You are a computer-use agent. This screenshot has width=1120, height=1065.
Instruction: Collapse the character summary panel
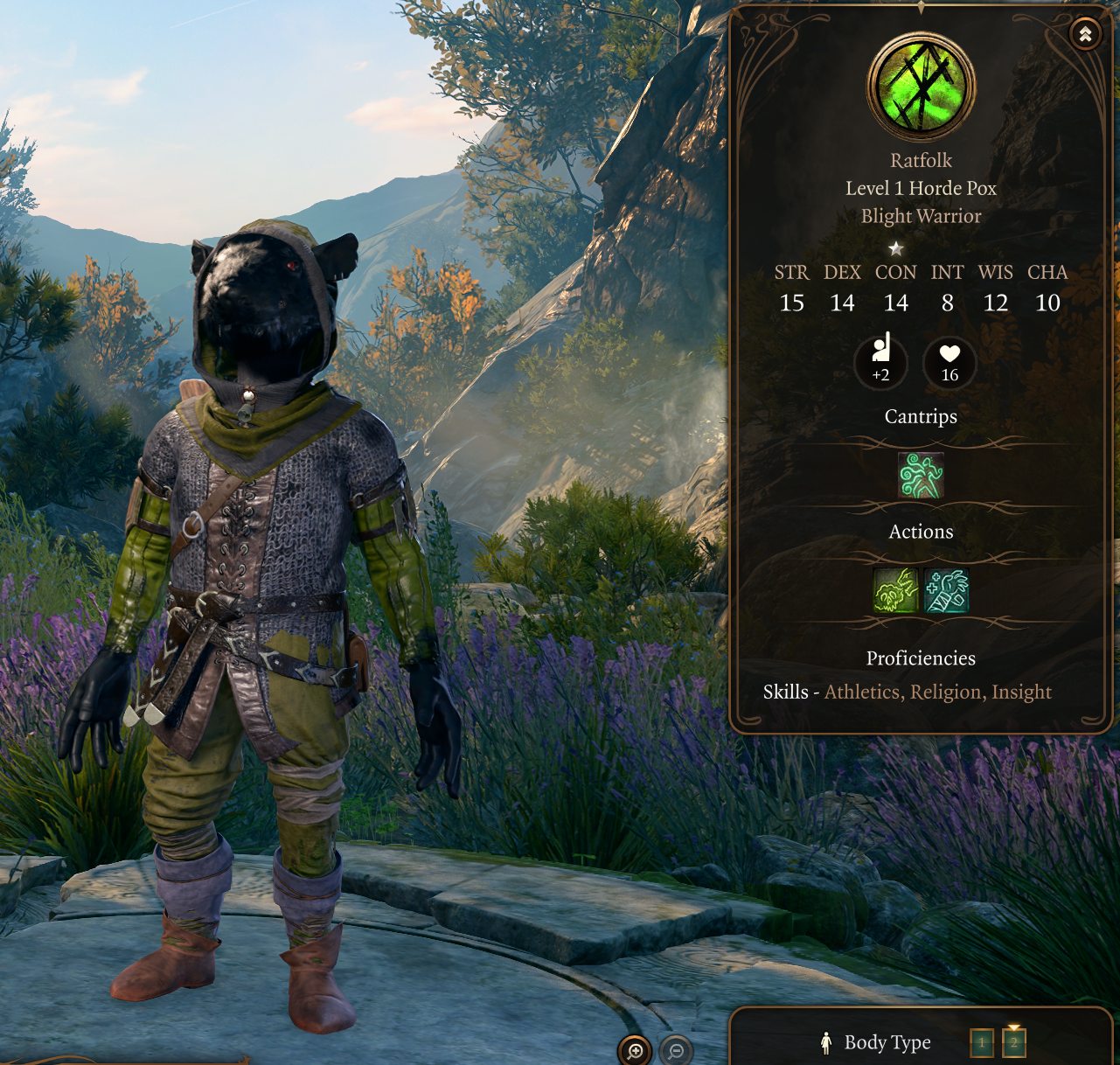click(x=1085, y=34)
